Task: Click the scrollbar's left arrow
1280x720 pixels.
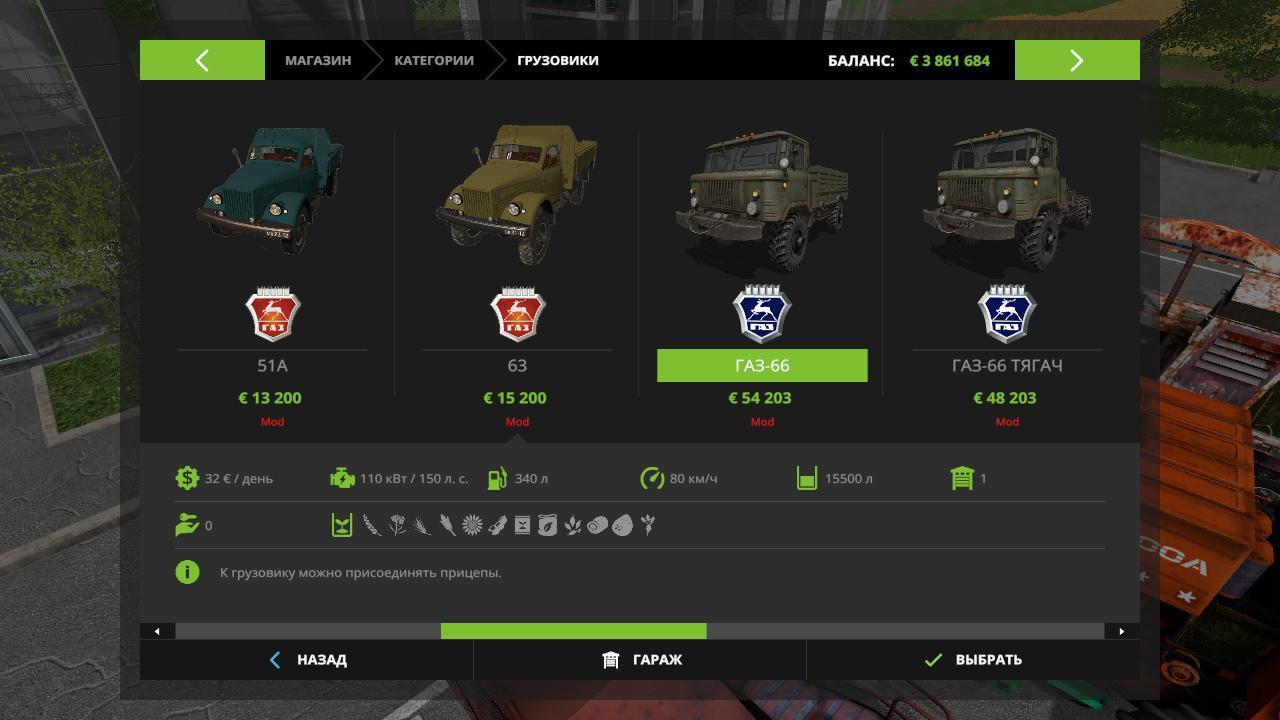Action: tap(157, 631)
